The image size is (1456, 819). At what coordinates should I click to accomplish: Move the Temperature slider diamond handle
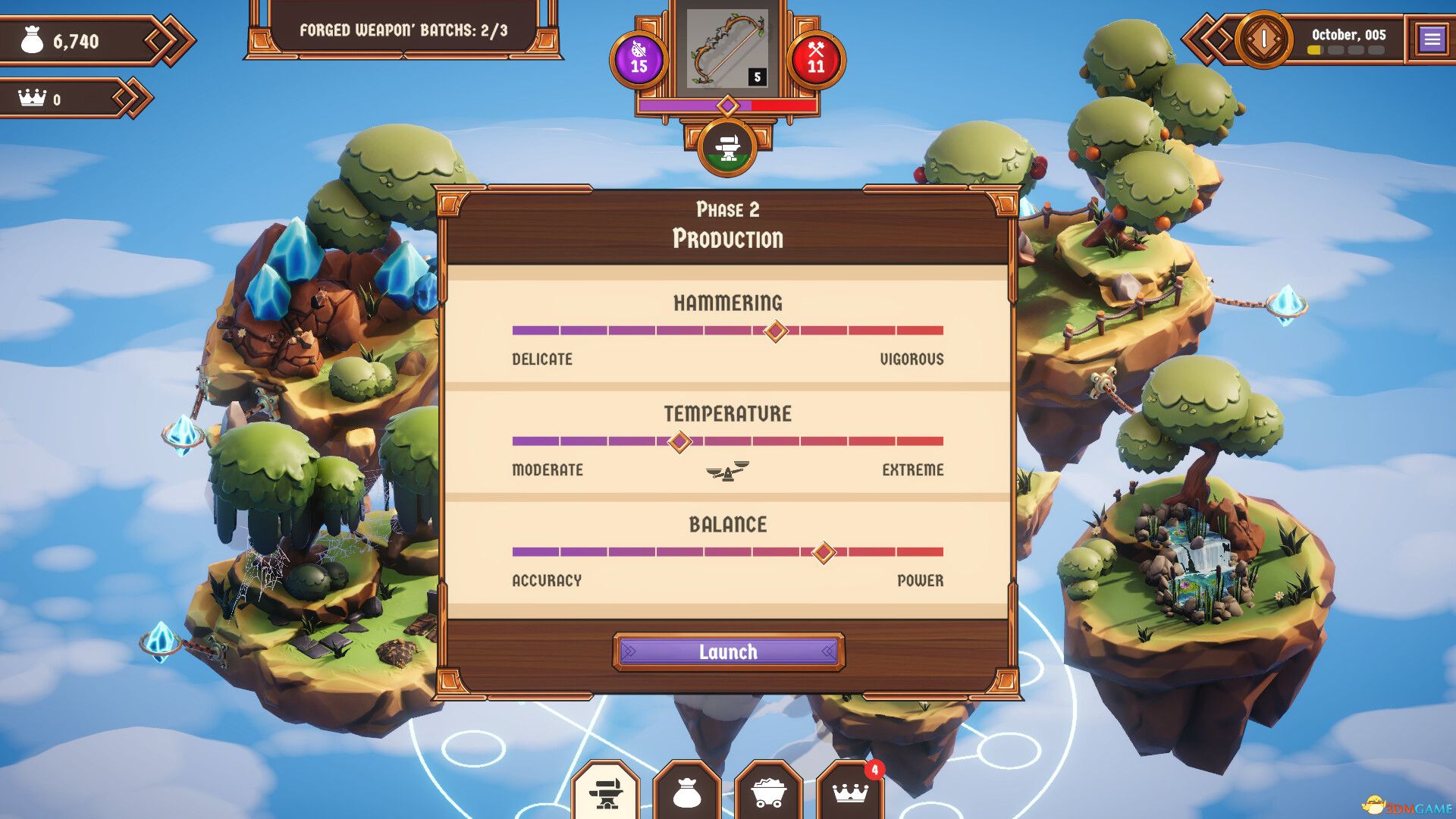pyautogui.click(x=679, y=440)
